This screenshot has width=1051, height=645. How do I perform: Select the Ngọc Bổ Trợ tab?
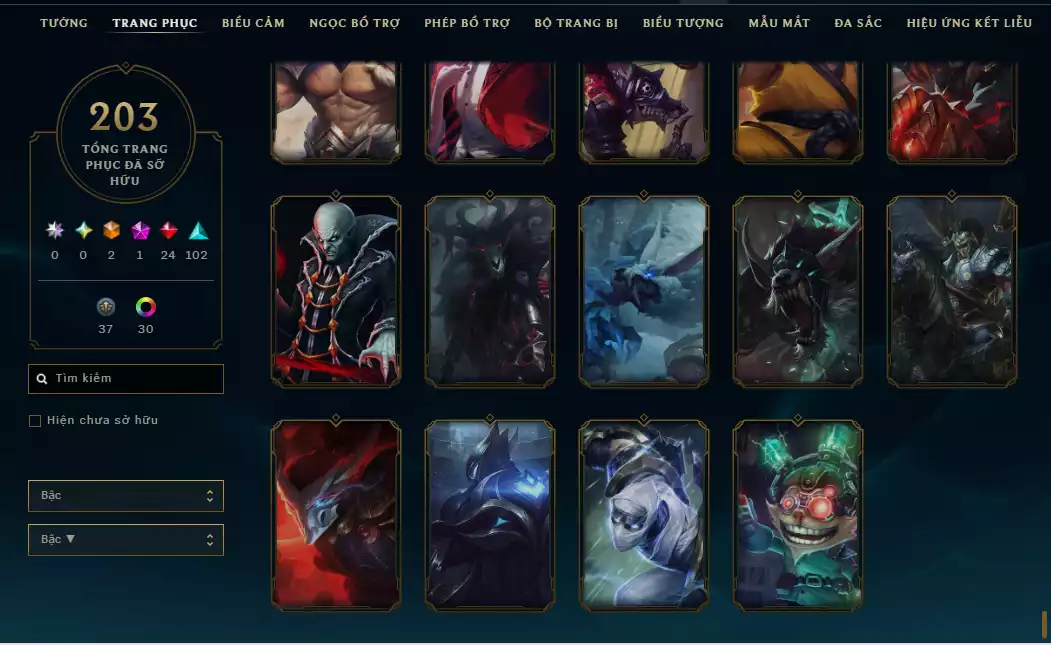tap(354, 23)
